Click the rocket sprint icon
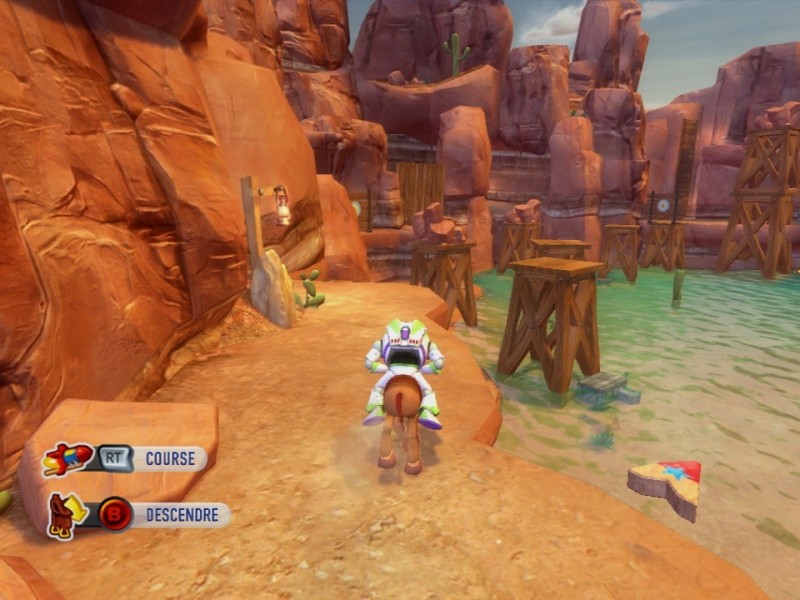800x600 pixels. pyautogui.click(x=67, y=459)
